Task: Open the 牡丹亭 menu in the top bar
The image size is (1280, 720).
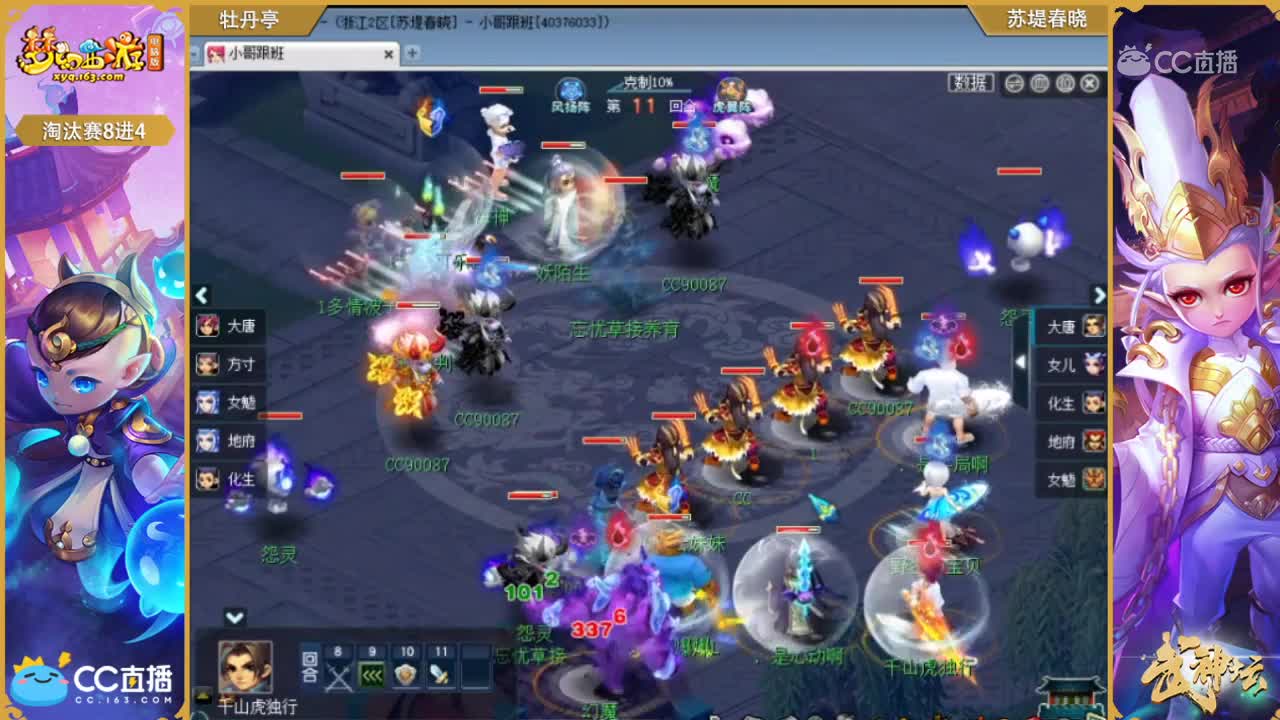Action: pyautogui.click(x=248, y=18)
